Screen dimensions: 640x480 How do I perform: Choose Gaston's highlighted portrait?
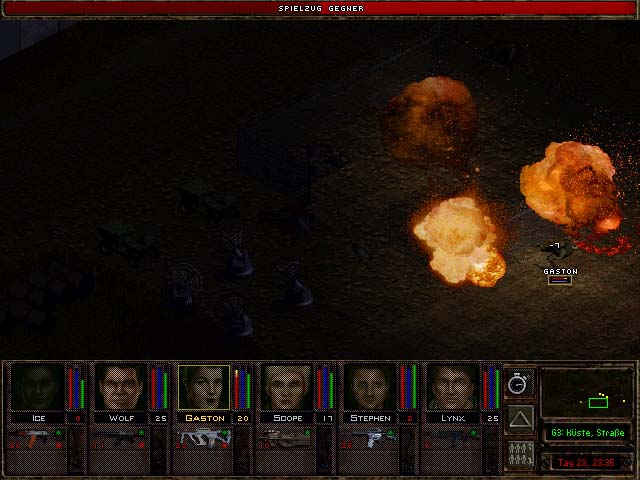[x=203, y=387]
